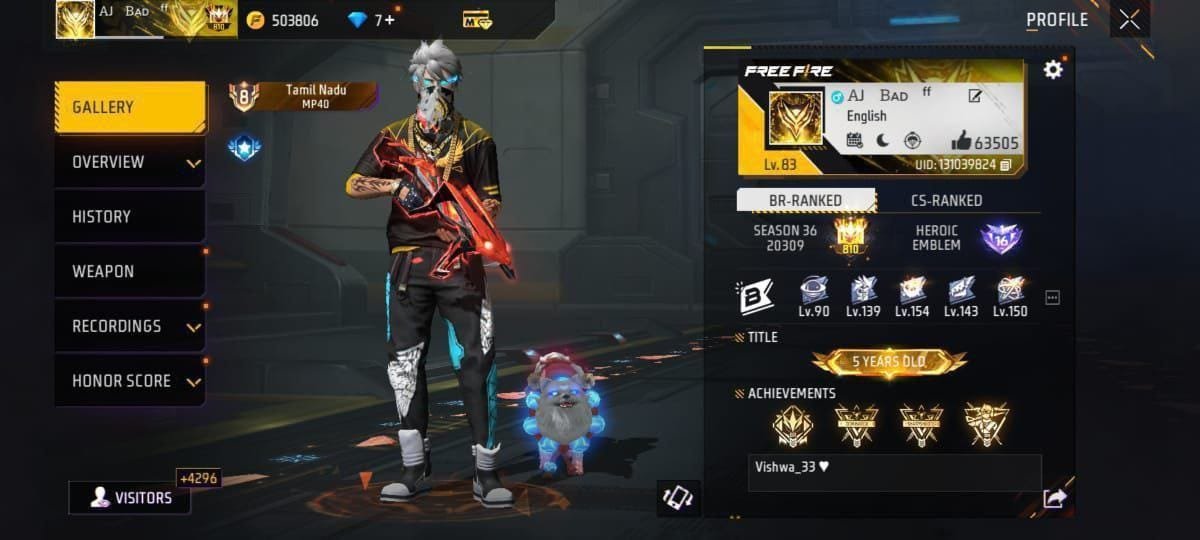Open the Visitors list
1200x540 pixels.
pyautogui.click(x=130, y=498)
